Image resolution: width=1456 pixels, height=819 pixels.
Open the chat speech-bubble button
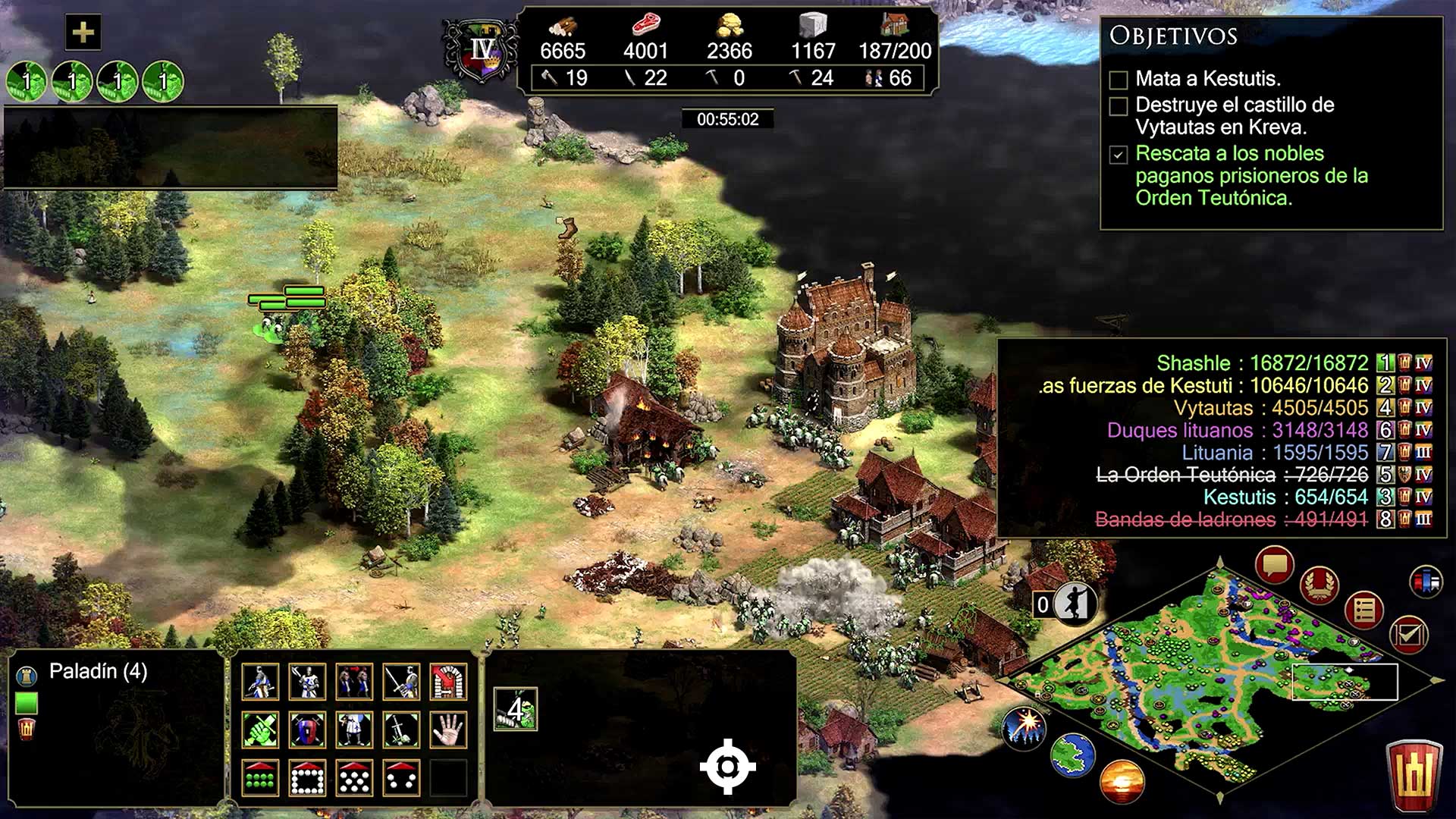click(1274, 565)
